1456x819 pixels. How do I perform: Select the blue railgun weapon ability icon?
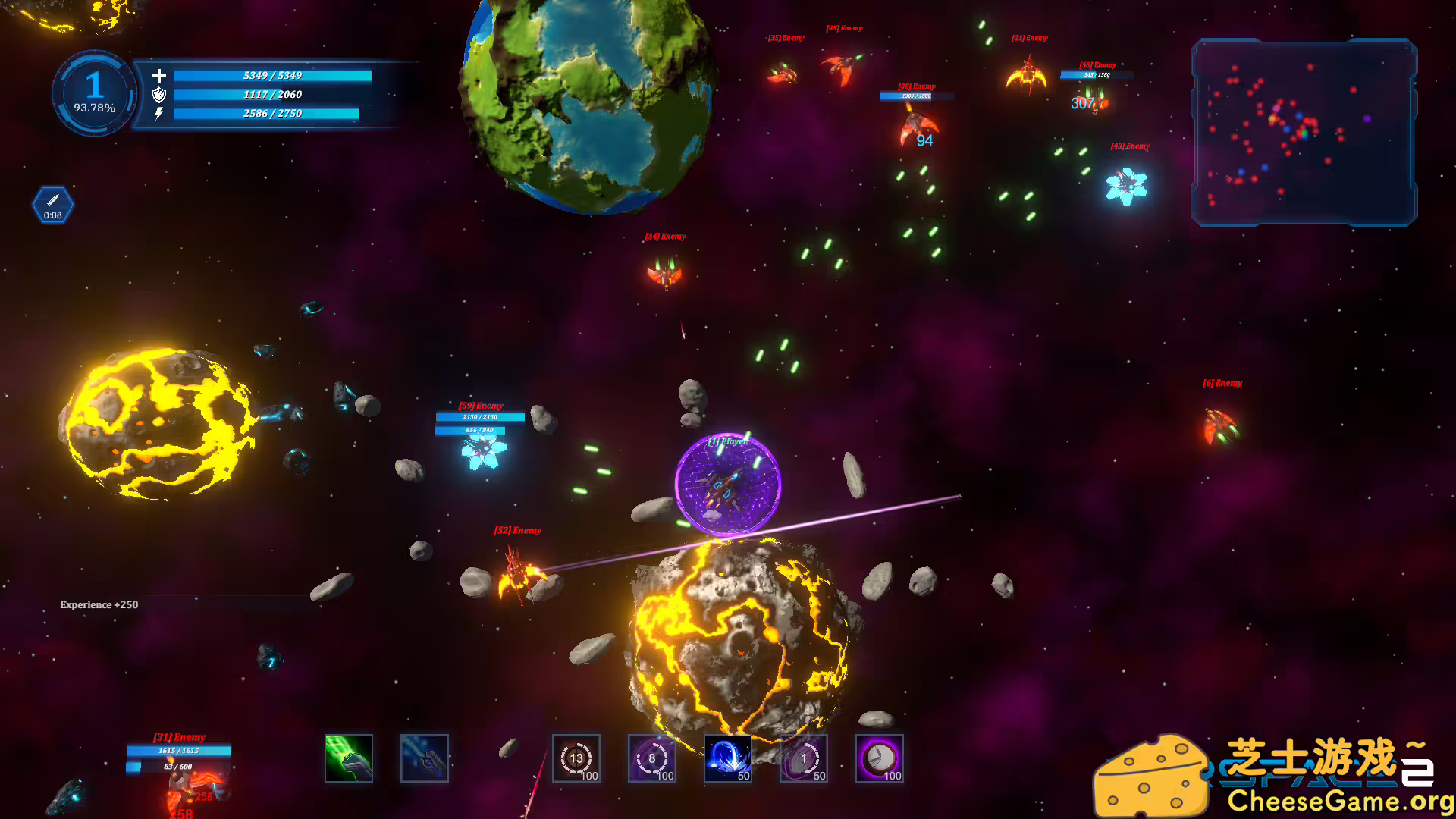click(x=424, y=758)
